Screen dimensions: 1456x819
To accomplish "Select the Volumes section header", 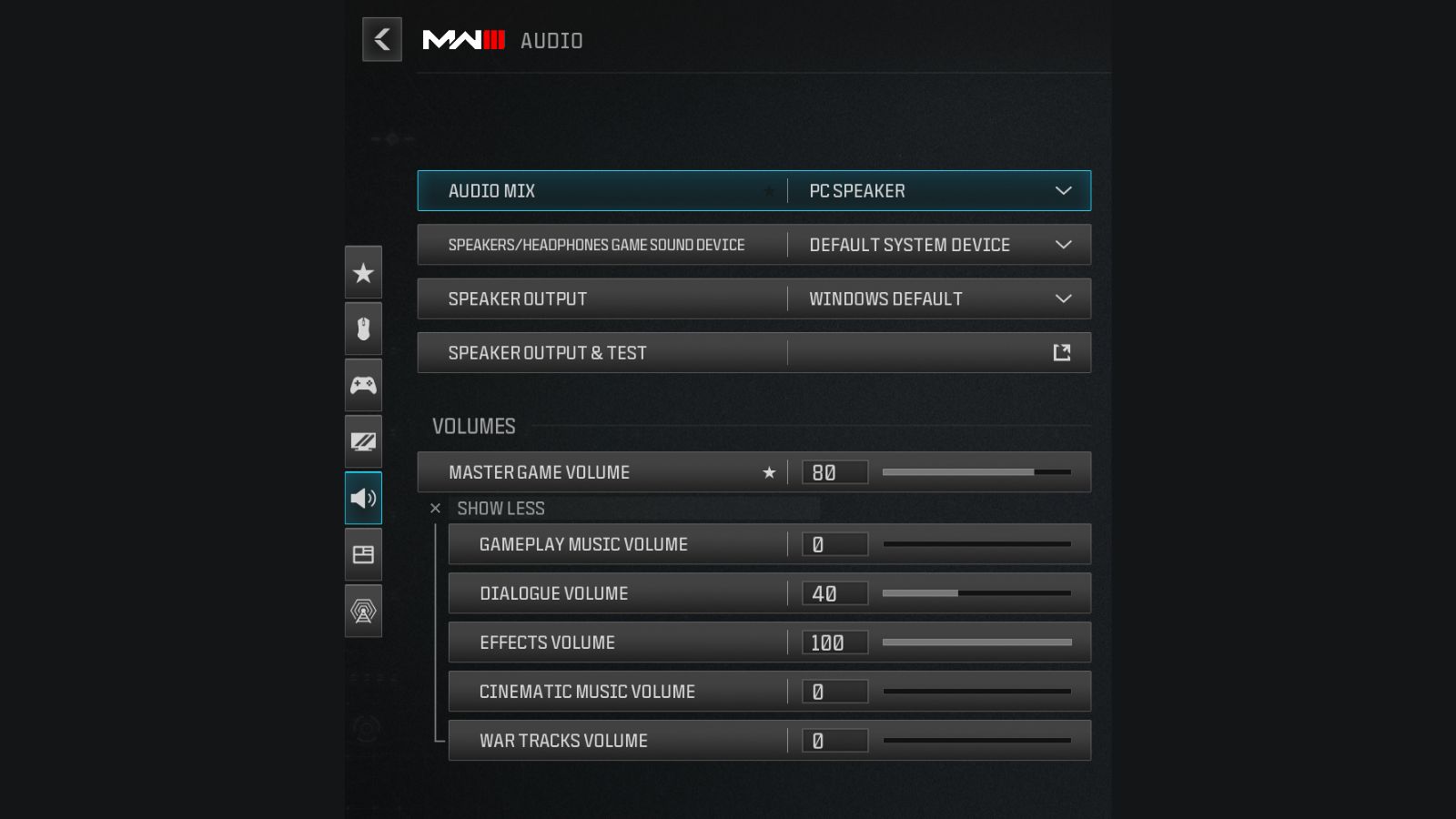I will coord(474,426).
